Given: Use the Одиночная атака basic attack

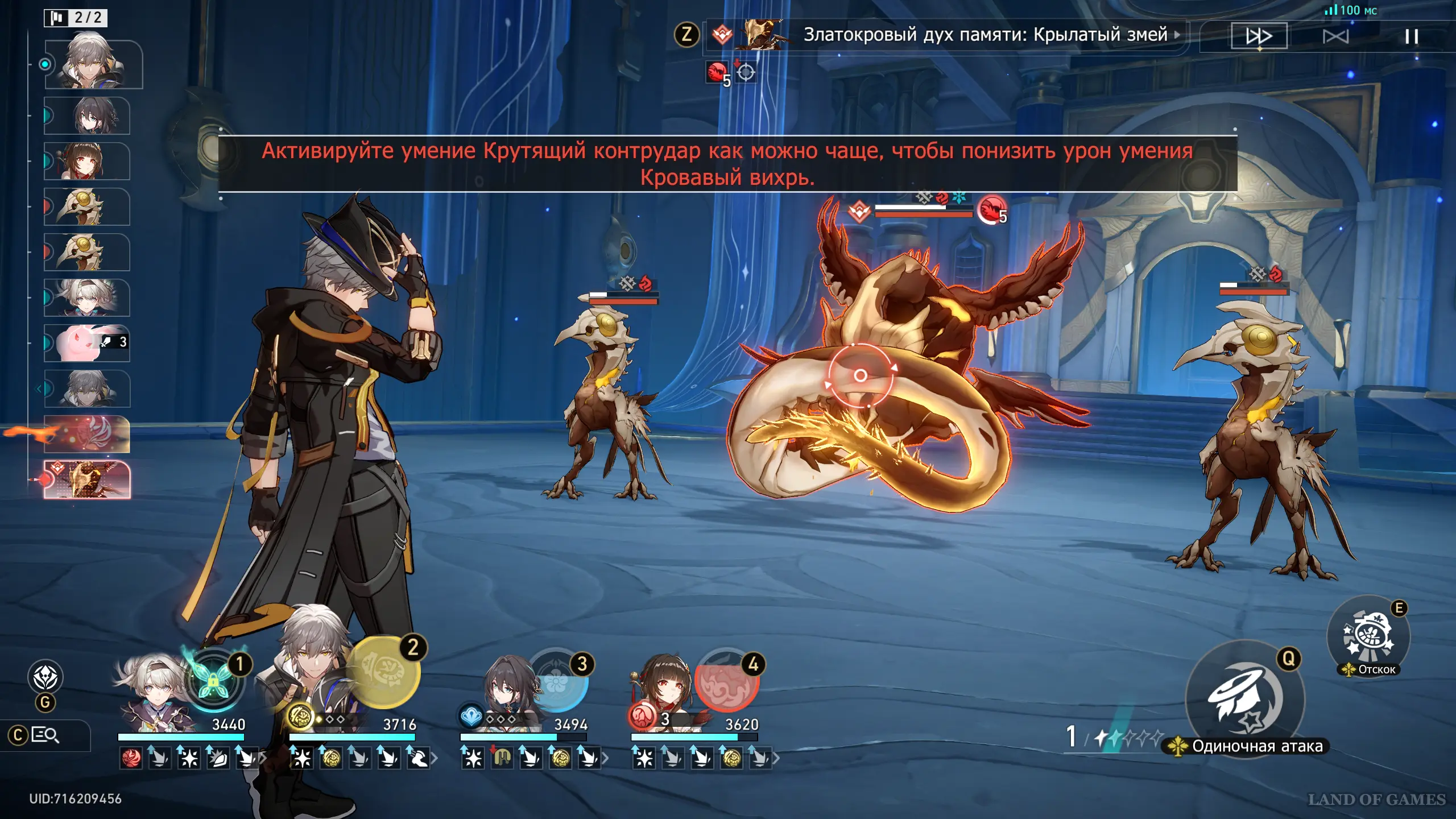Looking at the screenshot, I should click(x=1245, y=700).
